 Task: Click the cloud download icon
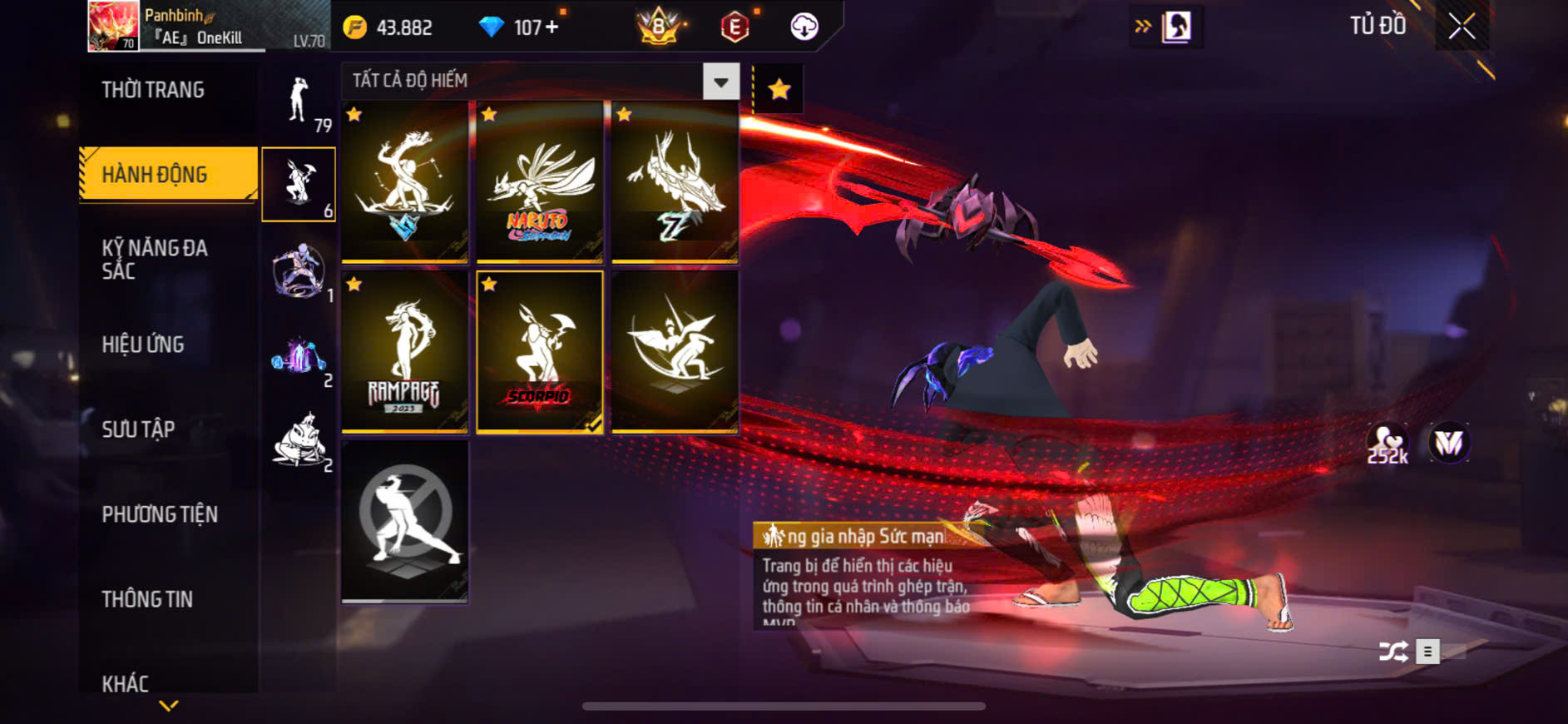(x=804, y=27)
